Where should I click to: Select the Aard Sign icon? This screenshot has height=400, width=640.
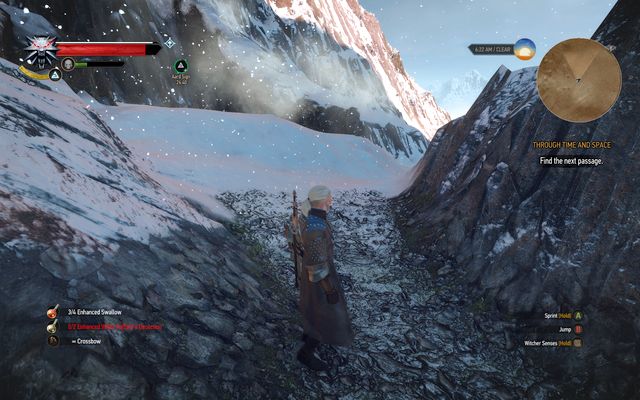pyautogui.click(x=180, y=66)
